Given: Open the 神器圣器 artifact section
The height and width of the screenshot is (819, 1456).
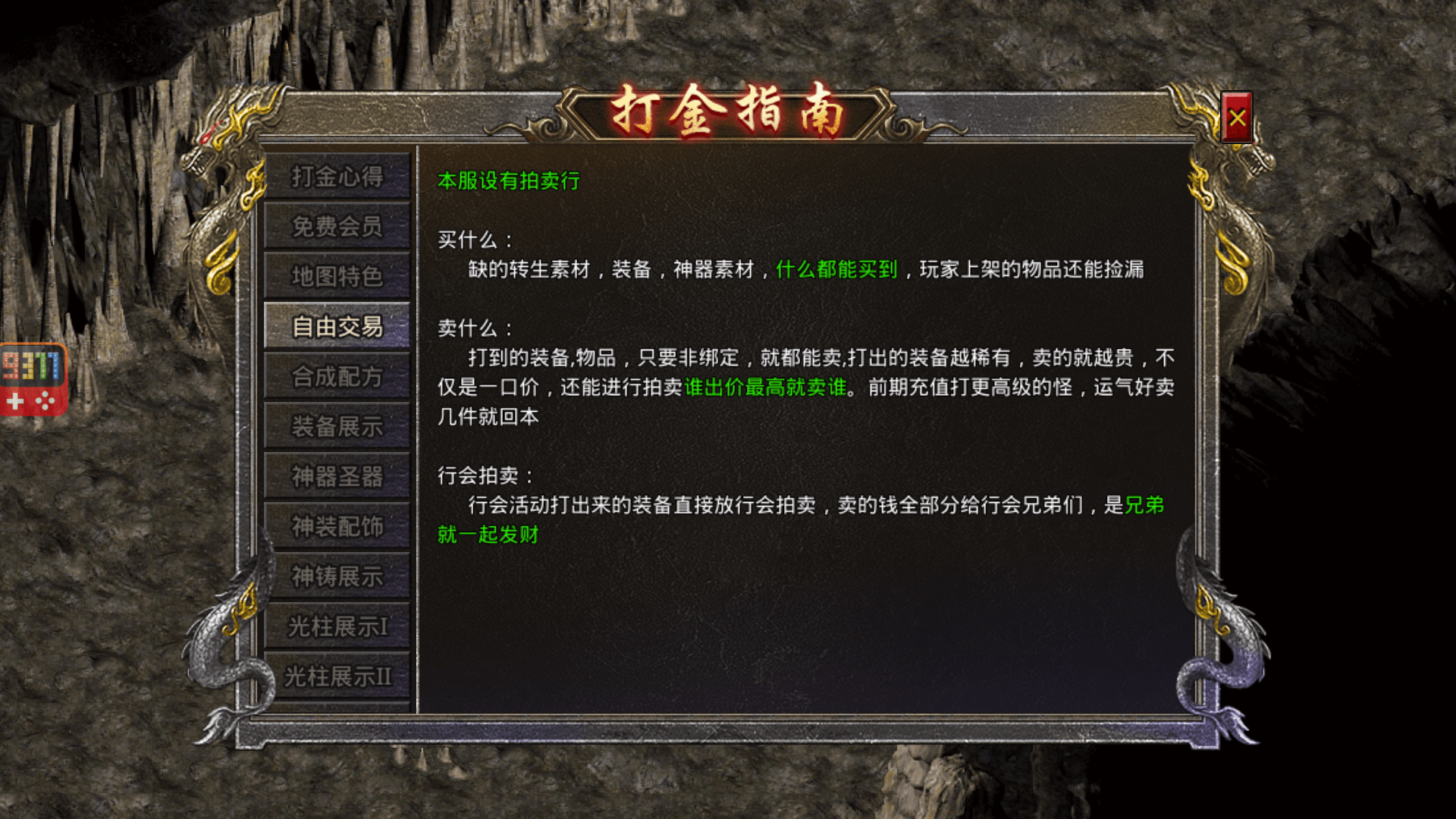Looking at the screenshot, I should click(x=337, y=475).
